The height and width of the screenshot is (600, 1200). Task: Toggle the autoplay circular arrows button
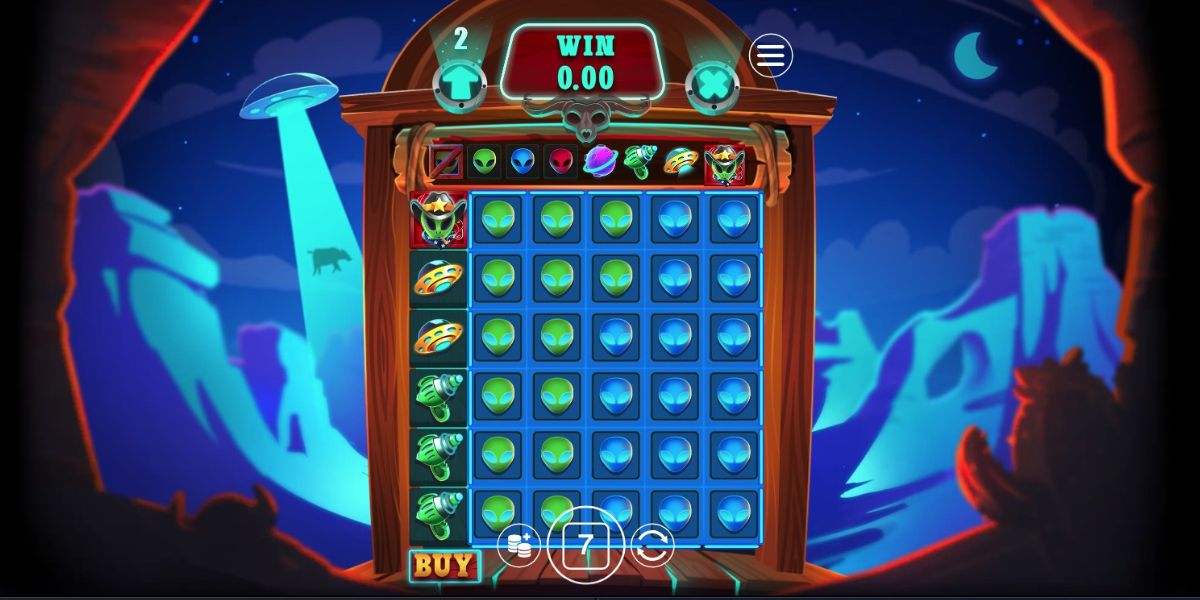pos(653,545)
